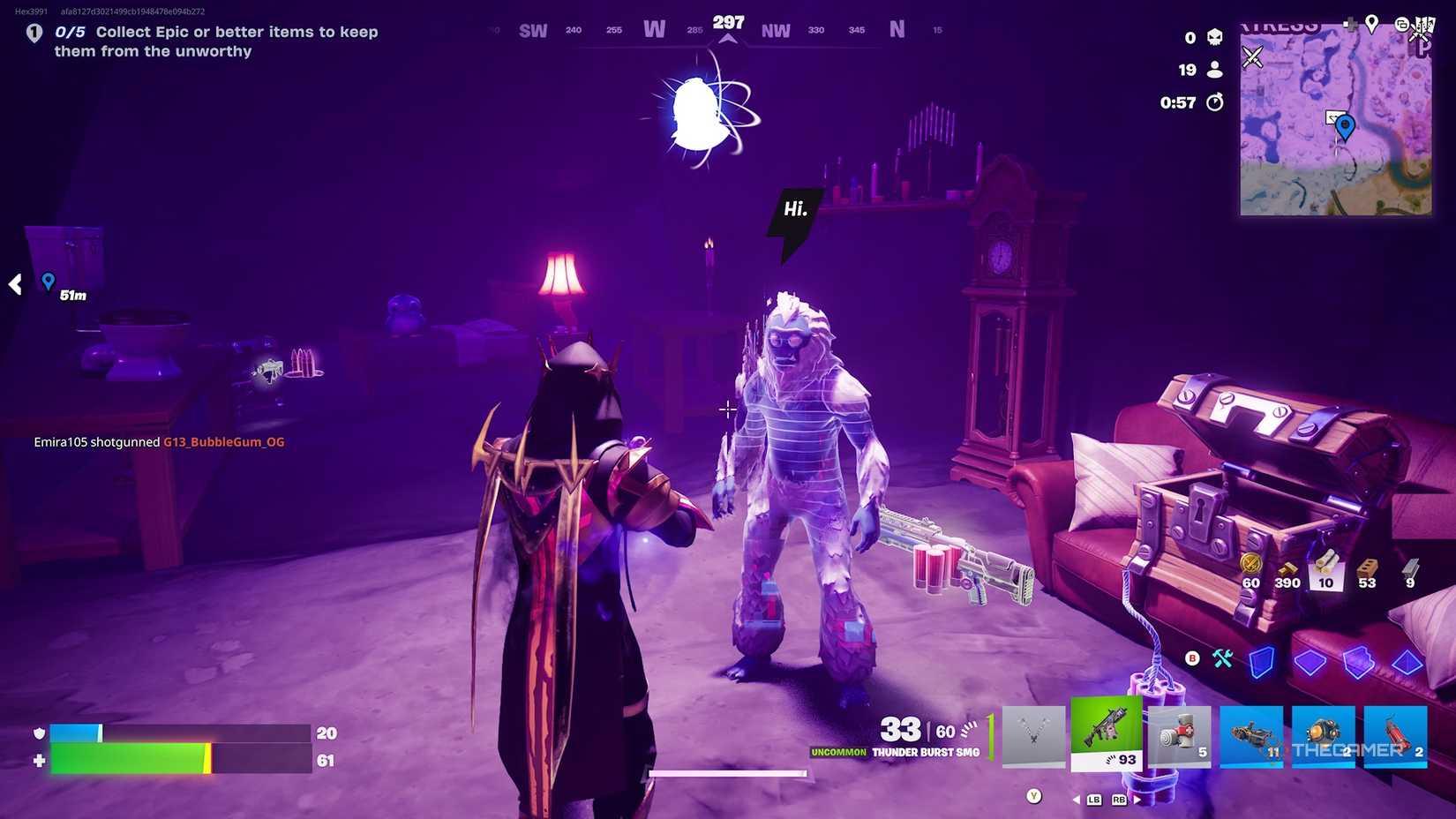Select the wall build piece icon

point(1262,662)
